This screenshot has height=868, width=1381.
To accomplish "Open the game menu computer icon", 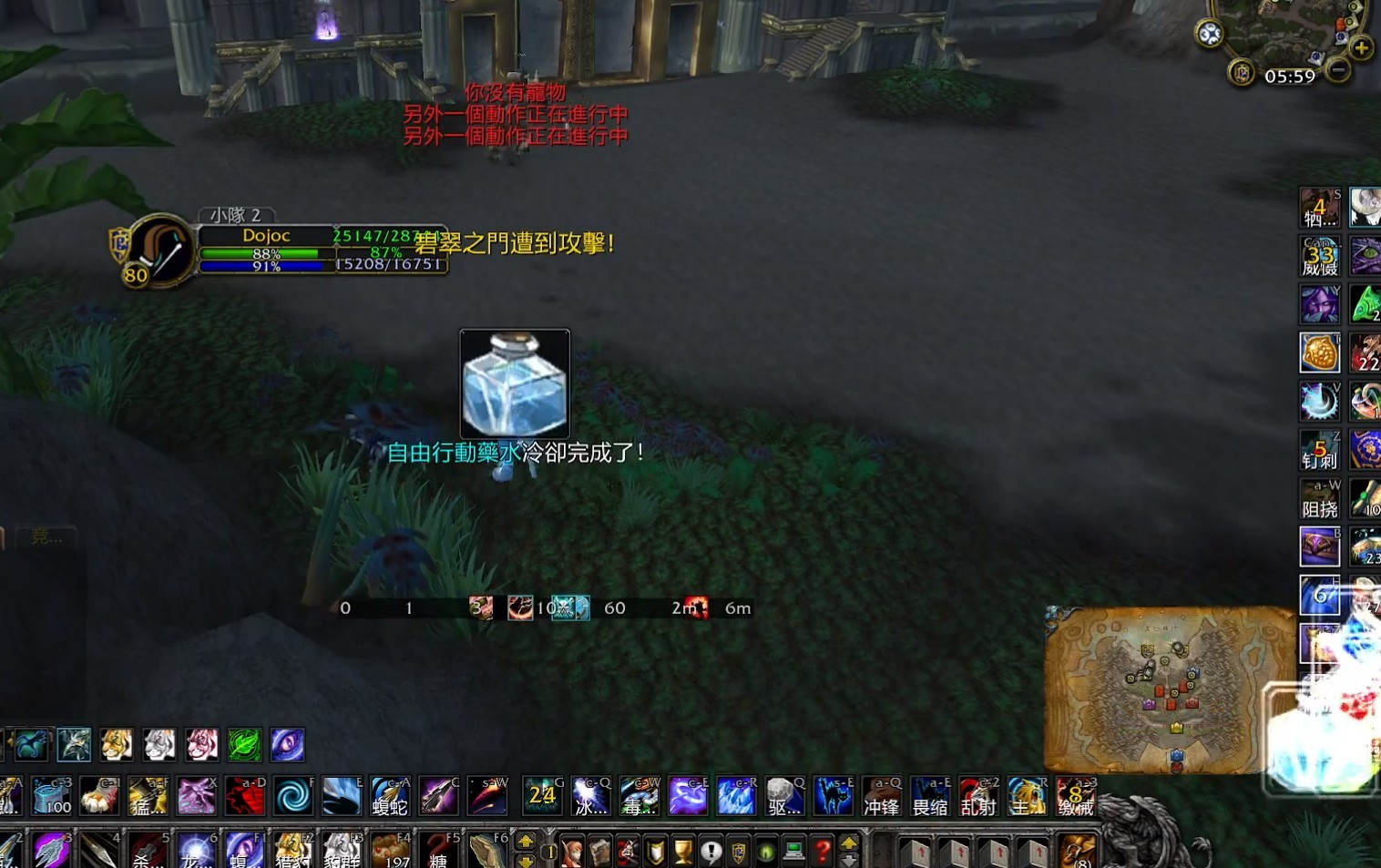I will pyautogui.click(x=794, y=852).
